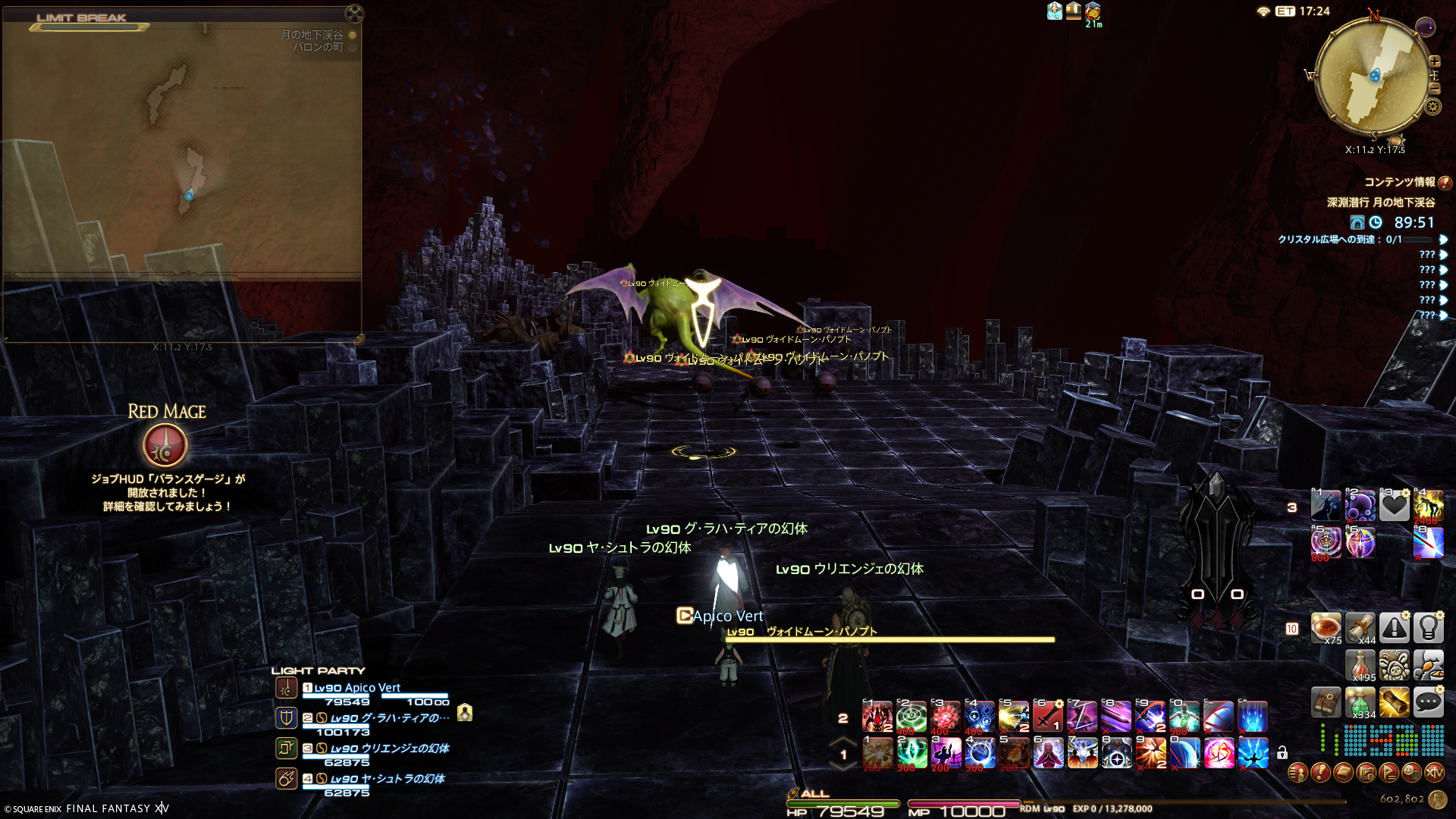Open the XIV system menu button
This screenshot has width=1456, height=819.
[1434, 773]
